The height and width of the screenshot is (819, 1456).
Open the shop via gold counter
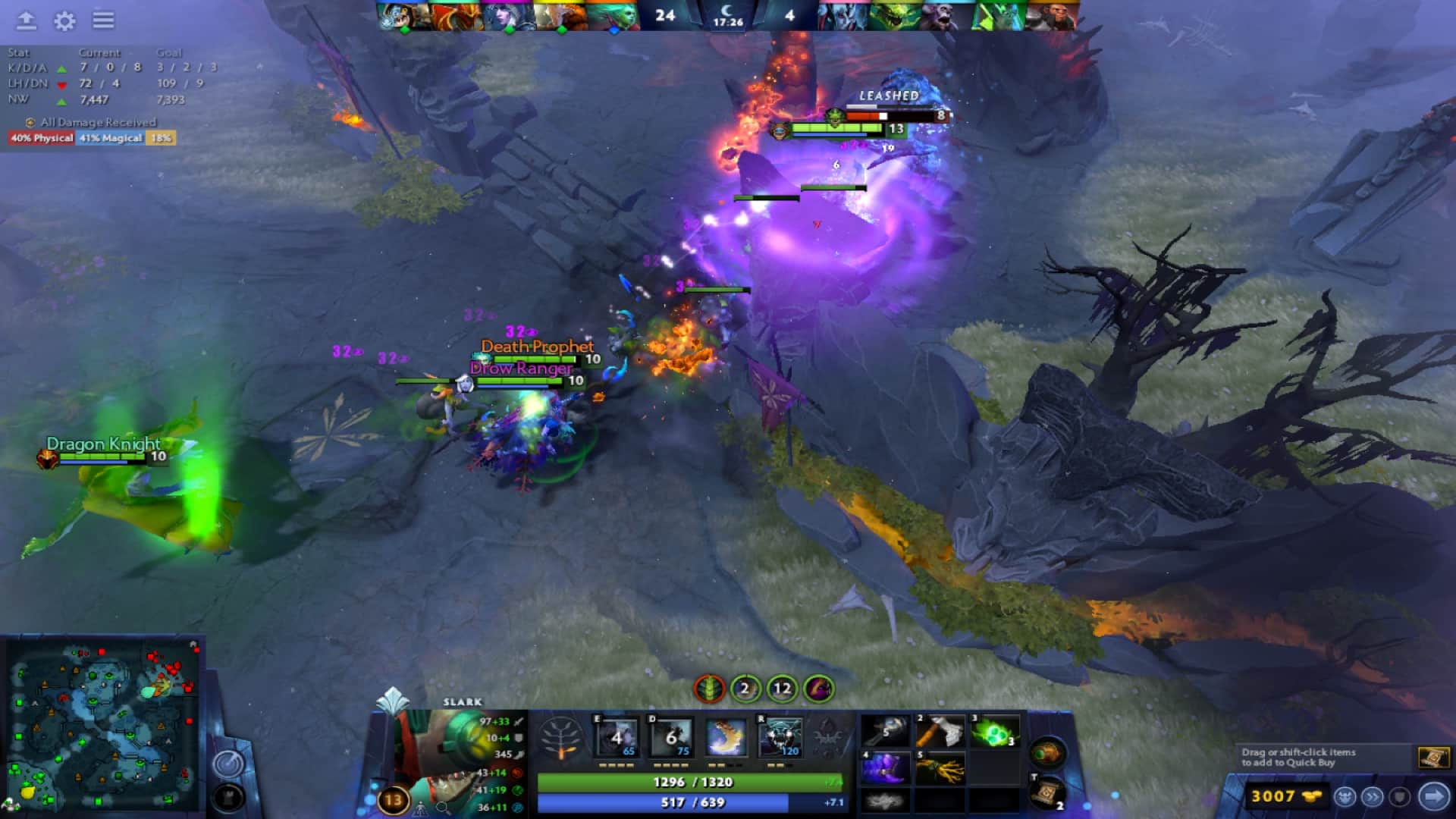[1285, 796]
